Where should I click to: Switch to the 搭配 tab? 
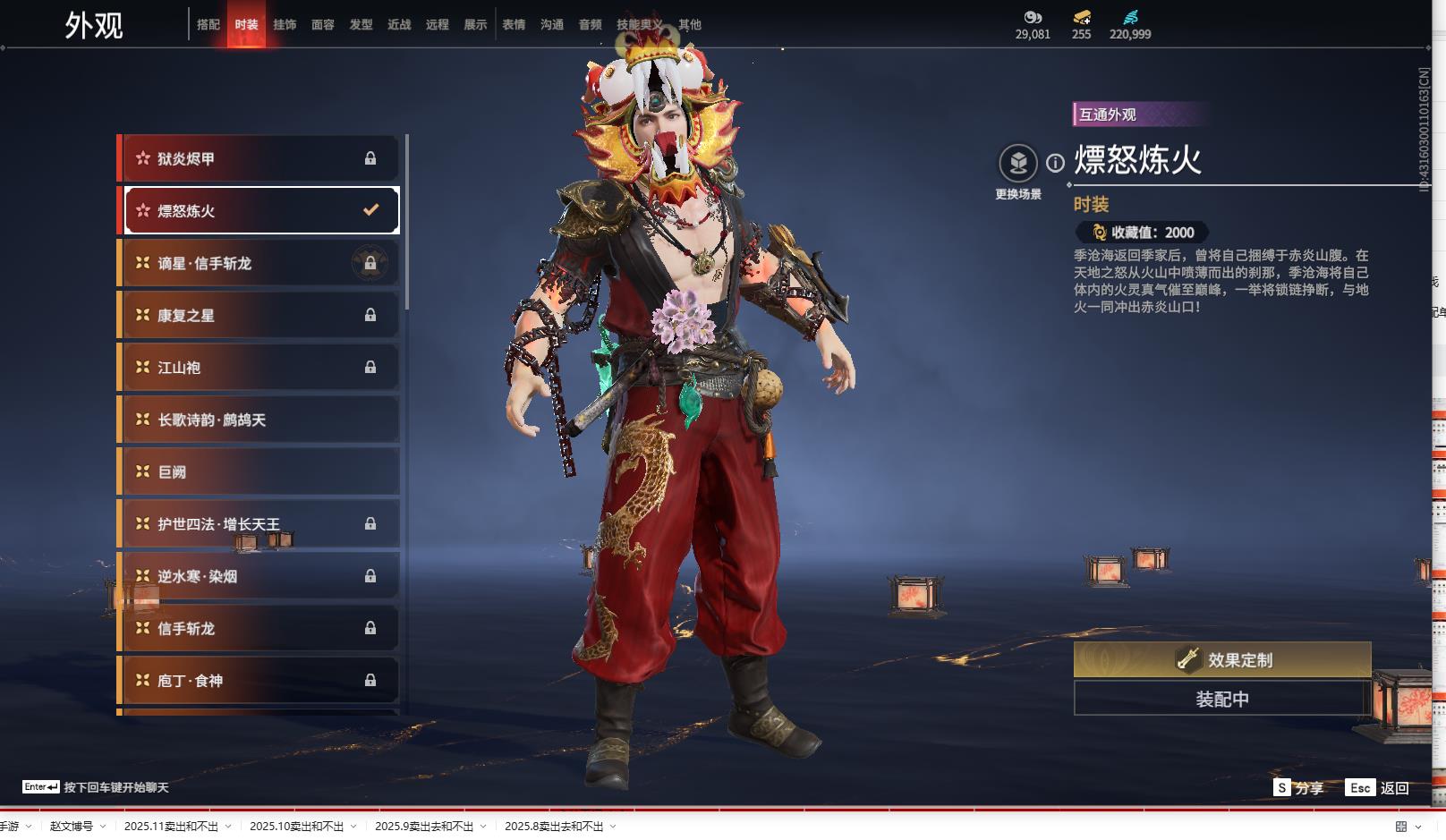tap(208, 25)
